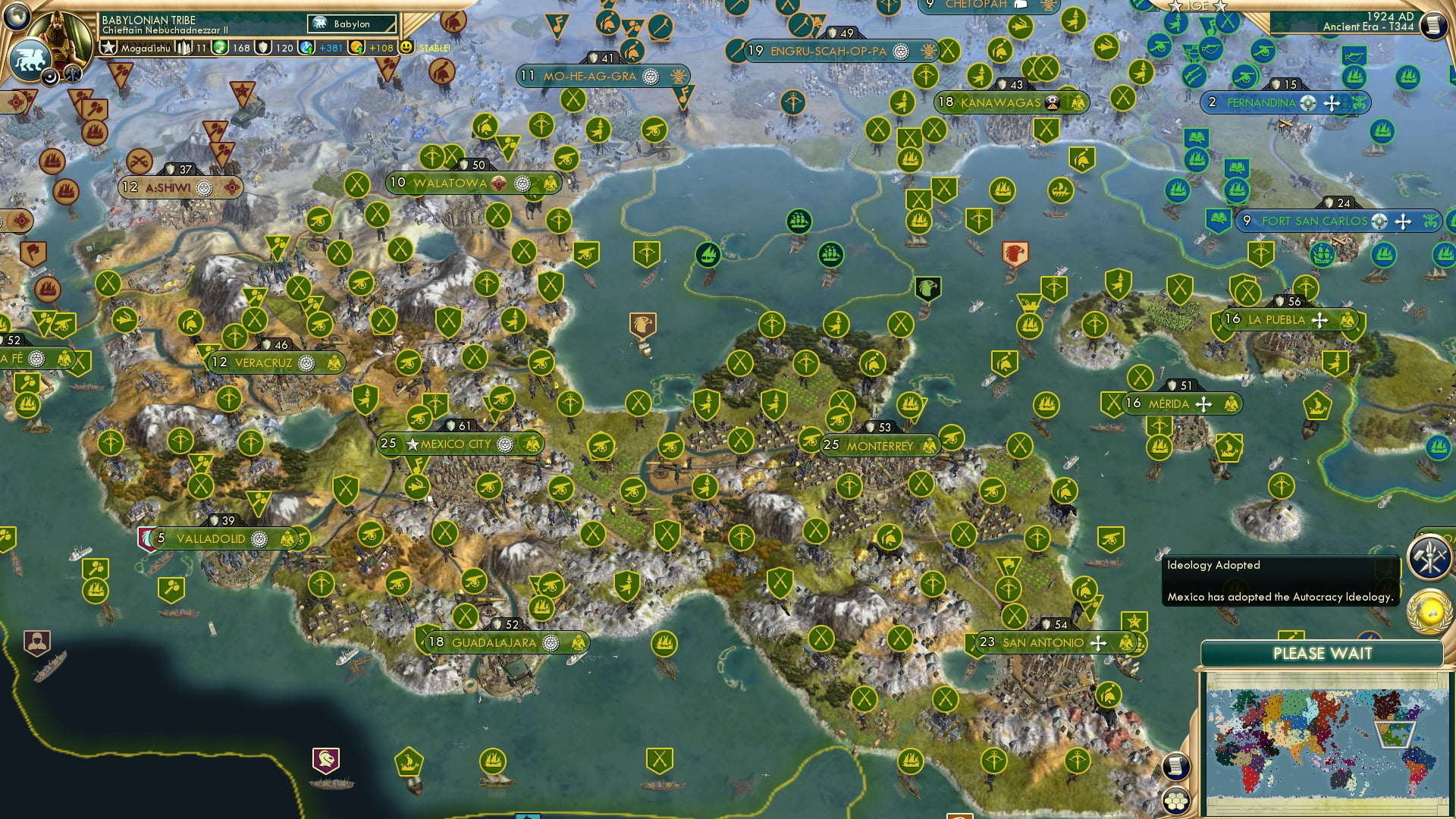Screen dimensions: 1456x819
Task: Click the honeycomb policies icon above the minimap
Action: pos(1177,802)
